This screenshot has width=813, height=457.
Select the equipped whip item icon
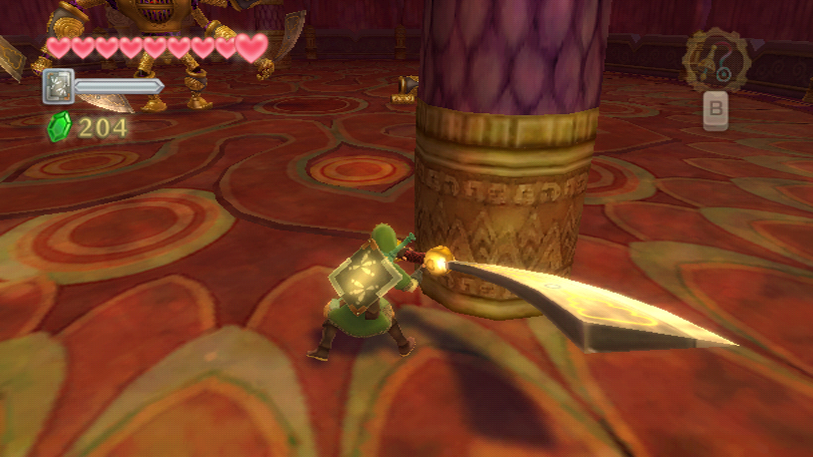pos(716,61)
